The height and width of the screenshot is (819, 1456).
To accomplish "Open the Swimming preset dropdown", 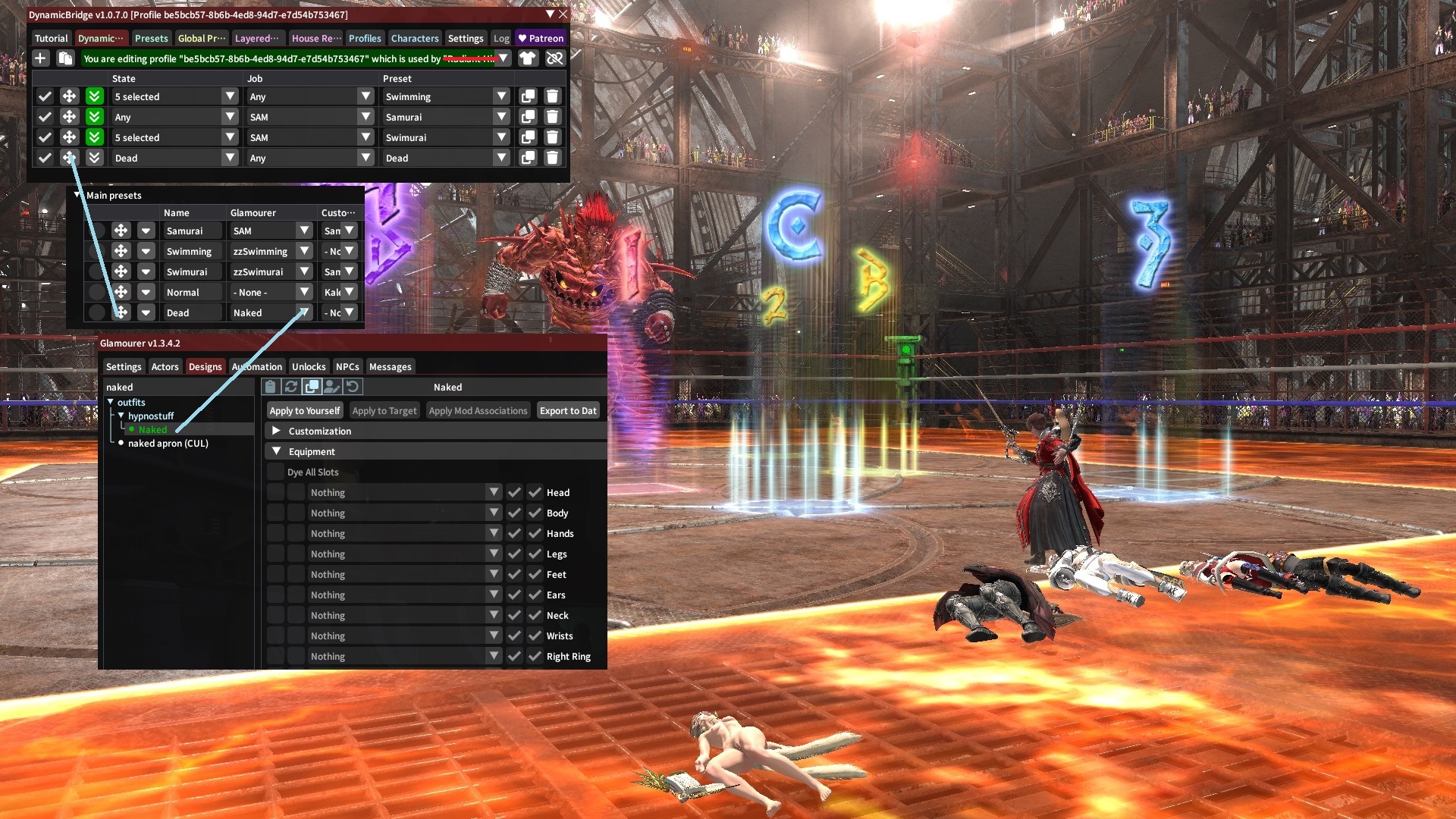I will tap(500, 96).
